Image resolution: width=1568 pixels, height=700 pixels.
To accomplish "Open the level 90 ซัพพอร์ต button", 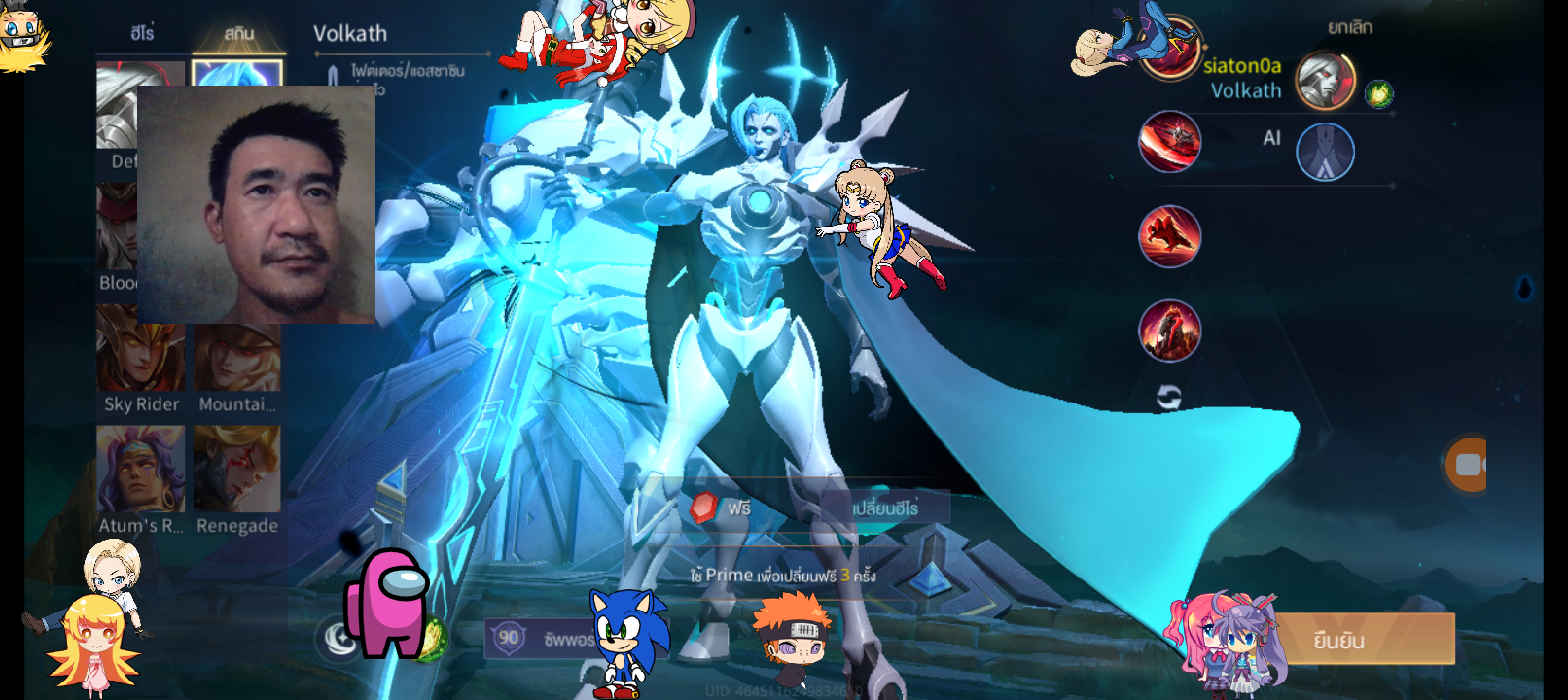I will [x=540, y=639].
